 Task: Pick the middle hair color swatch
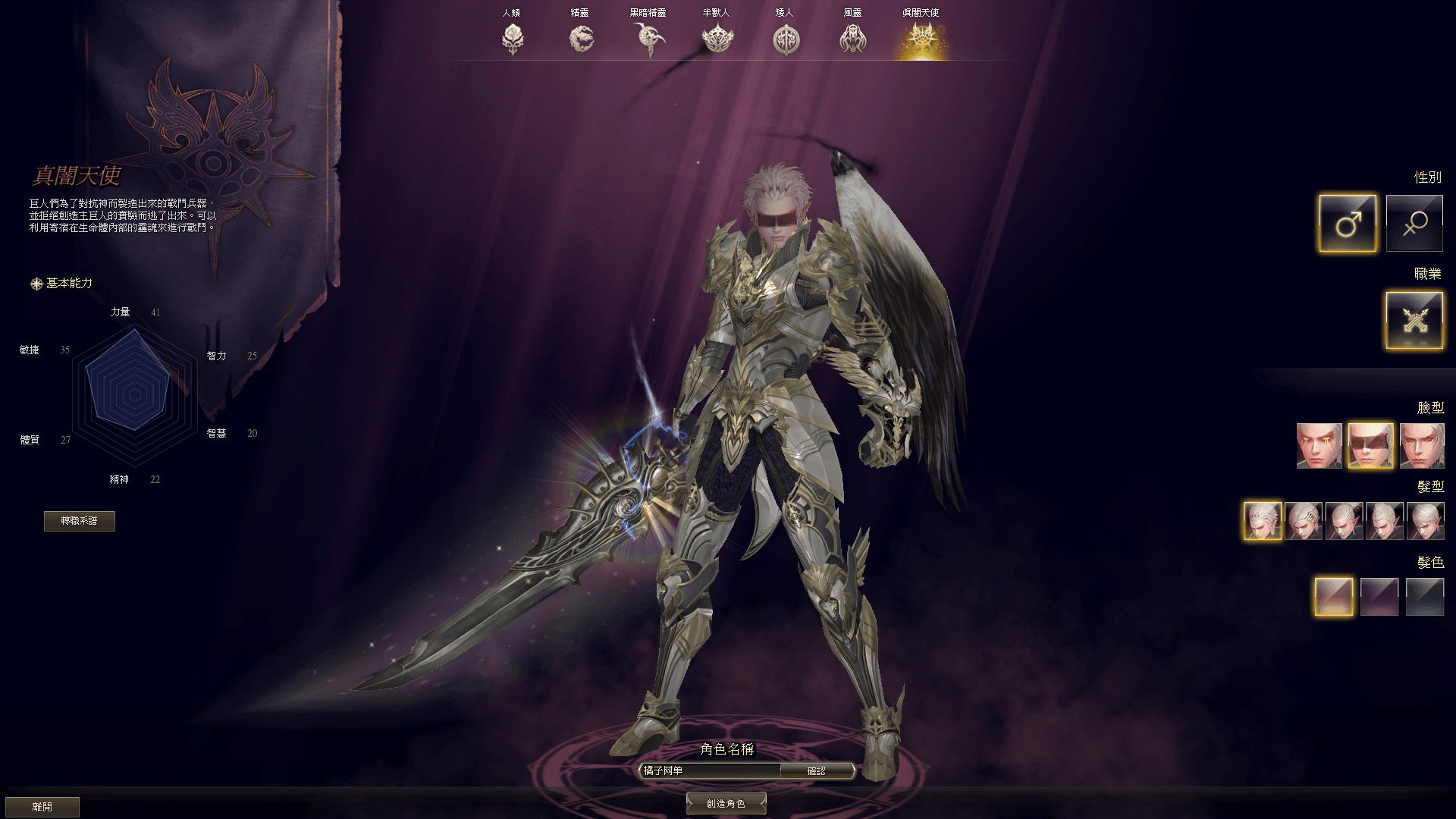point(1380,597)
